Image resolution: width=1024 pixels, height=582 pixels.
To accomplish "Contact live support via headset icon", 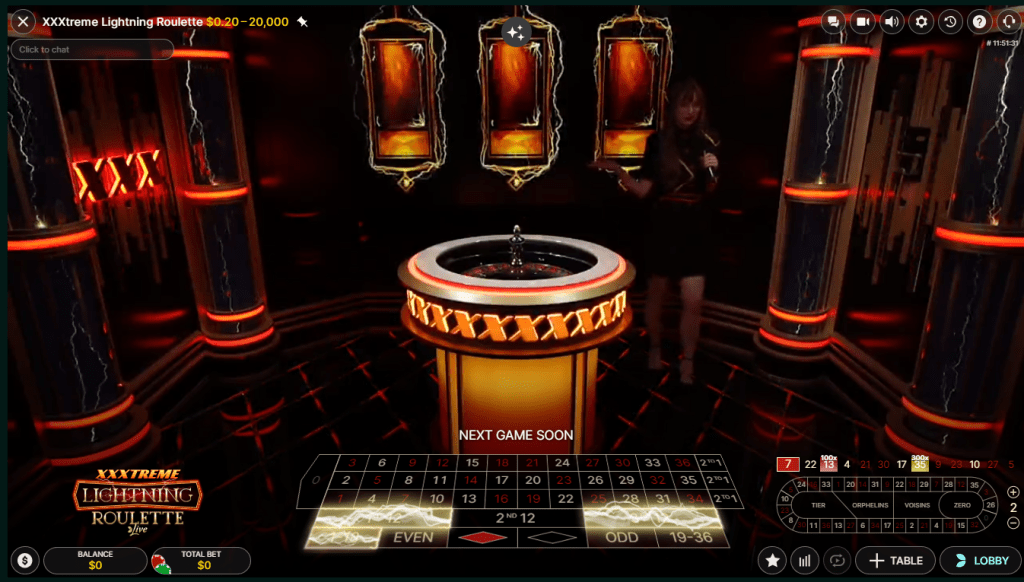I will click(1007, 21).
